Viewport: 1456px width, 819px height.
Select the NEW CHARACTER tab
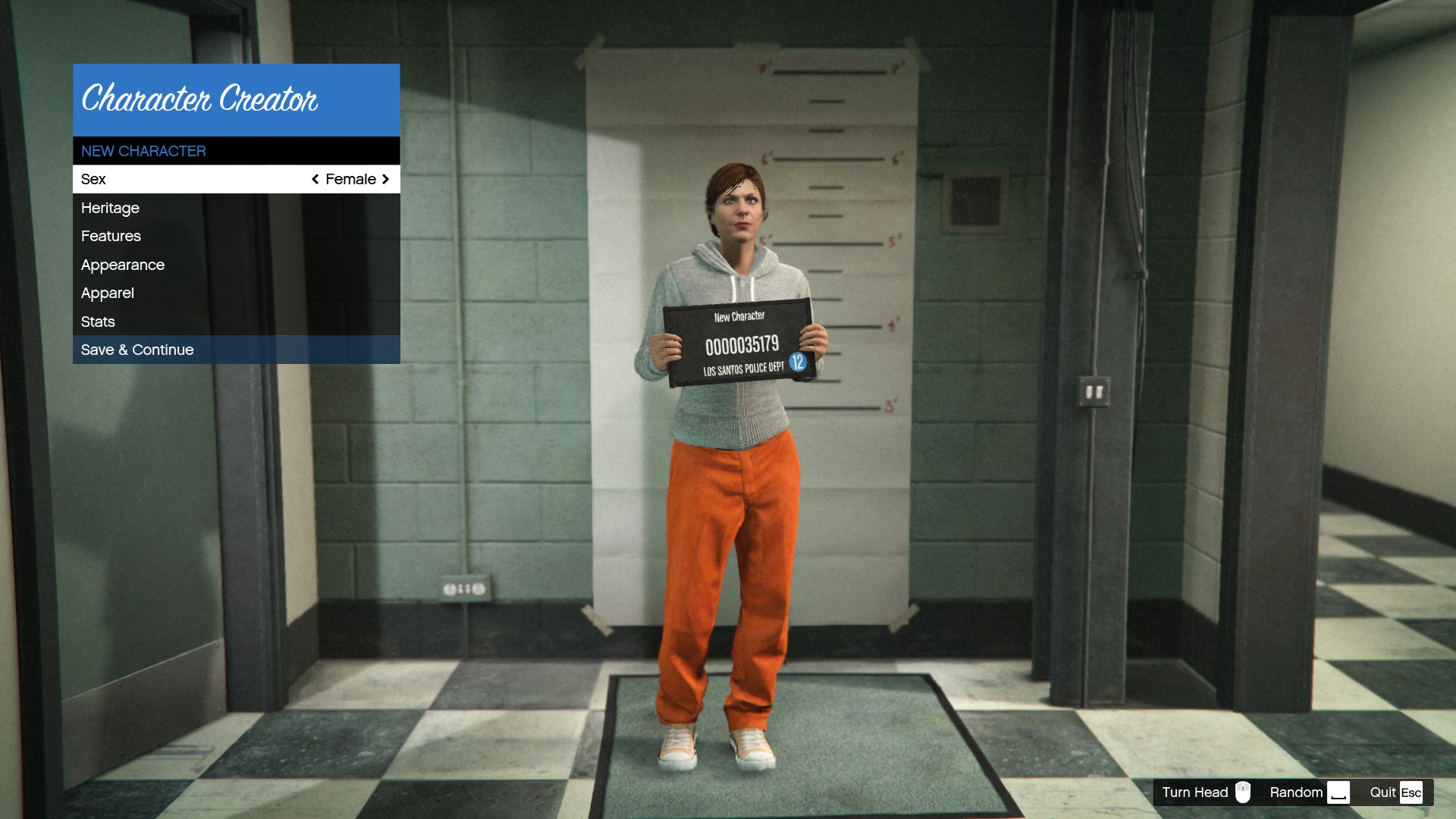tap(143, 150)
